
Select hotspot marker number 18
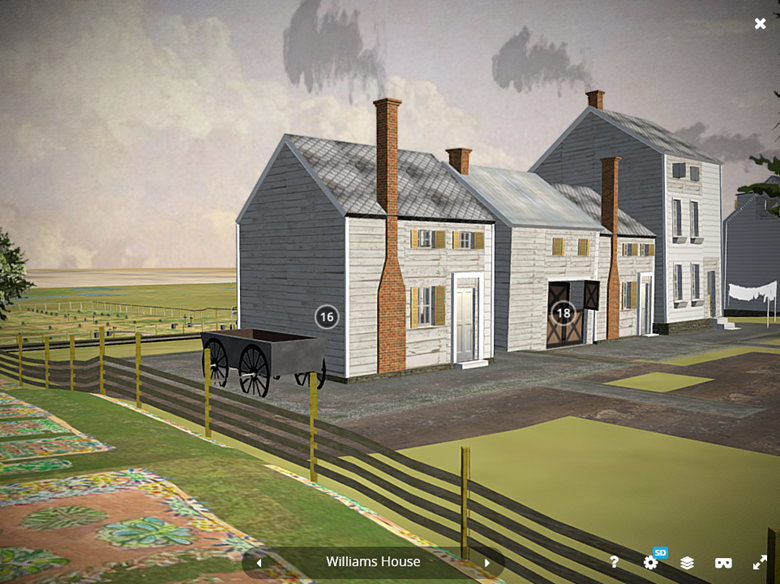coord(563,312)
